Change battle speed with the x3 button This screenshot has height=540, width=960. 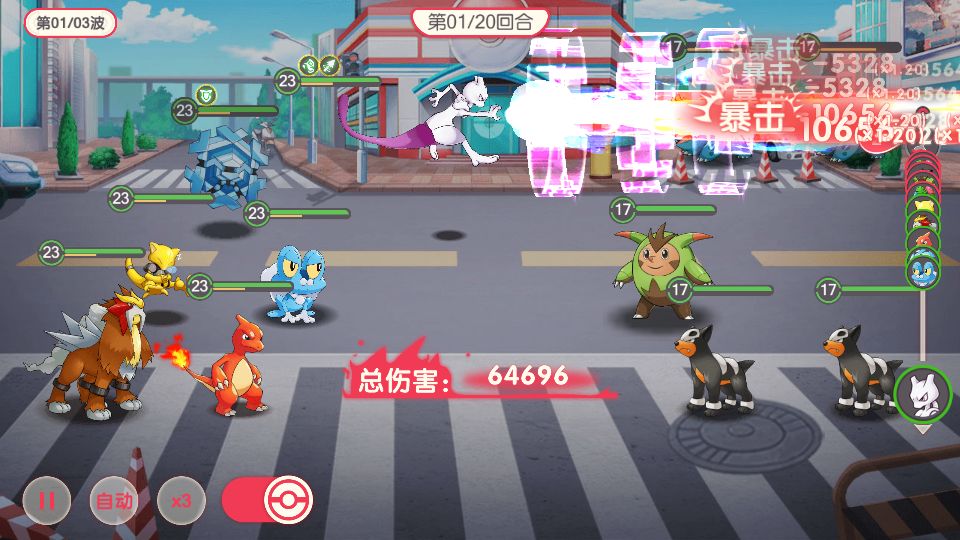(181, 500)
